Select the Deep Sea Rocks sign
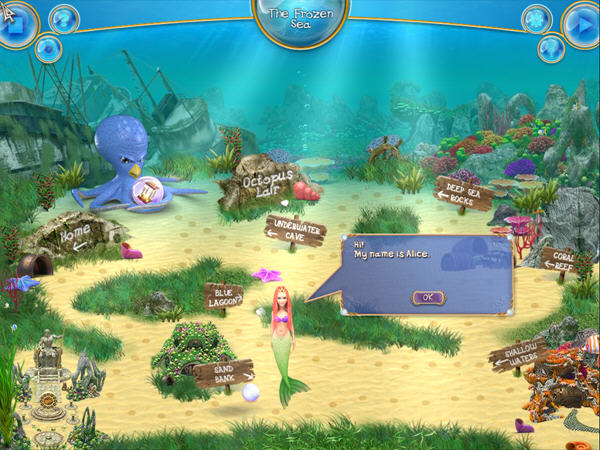 click(464, 193)
